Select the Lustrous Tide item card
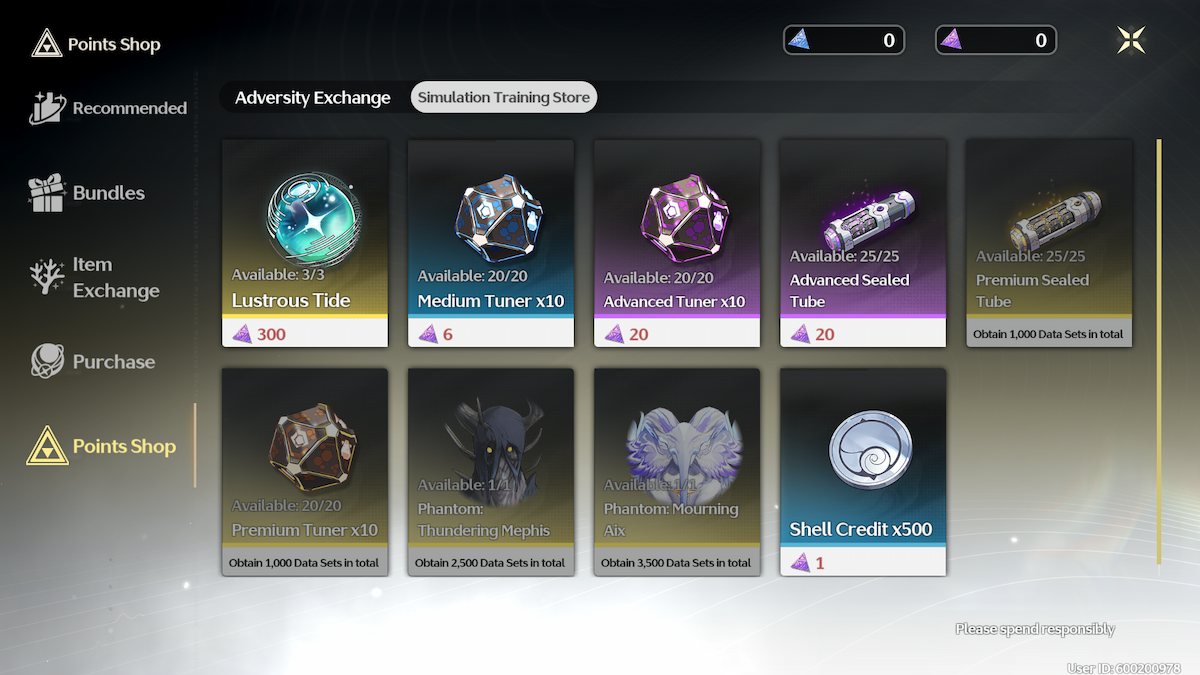Screen dimensions: 1200x675 tap(305, 243)
